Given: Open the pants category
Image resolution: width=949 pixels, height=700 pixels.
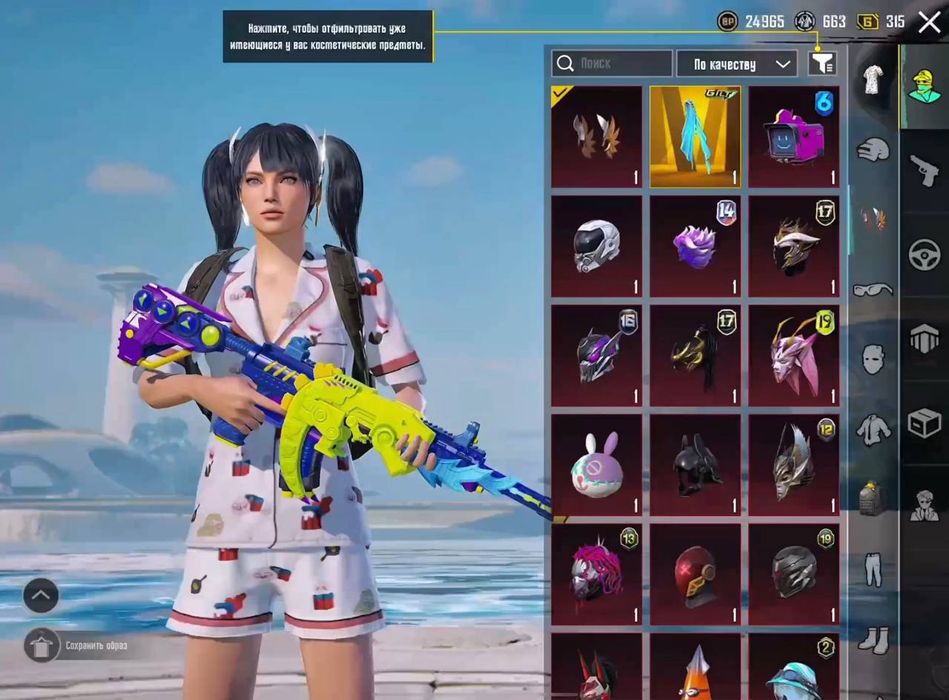Looking at the screenshot, I should click(873, 568).
